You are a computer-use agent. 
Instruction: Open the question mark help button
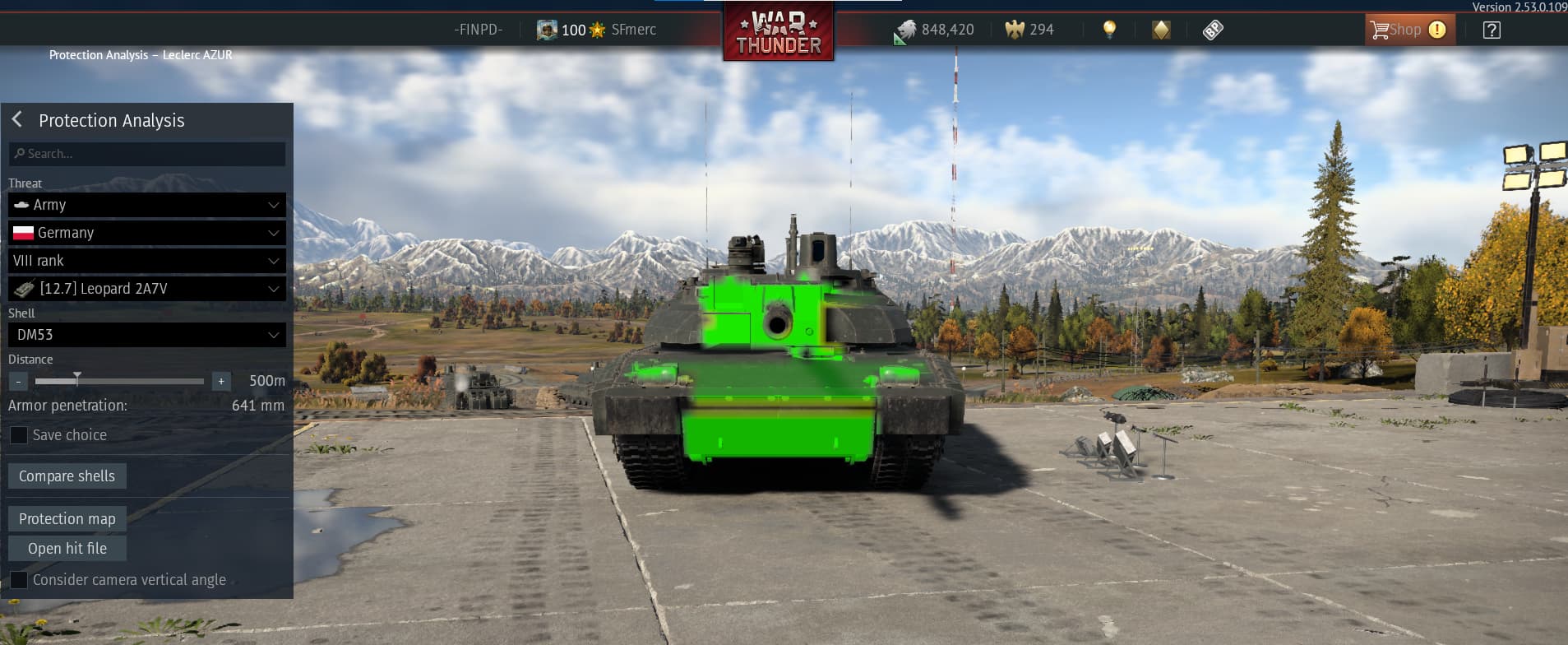(x=1492, y=30)
